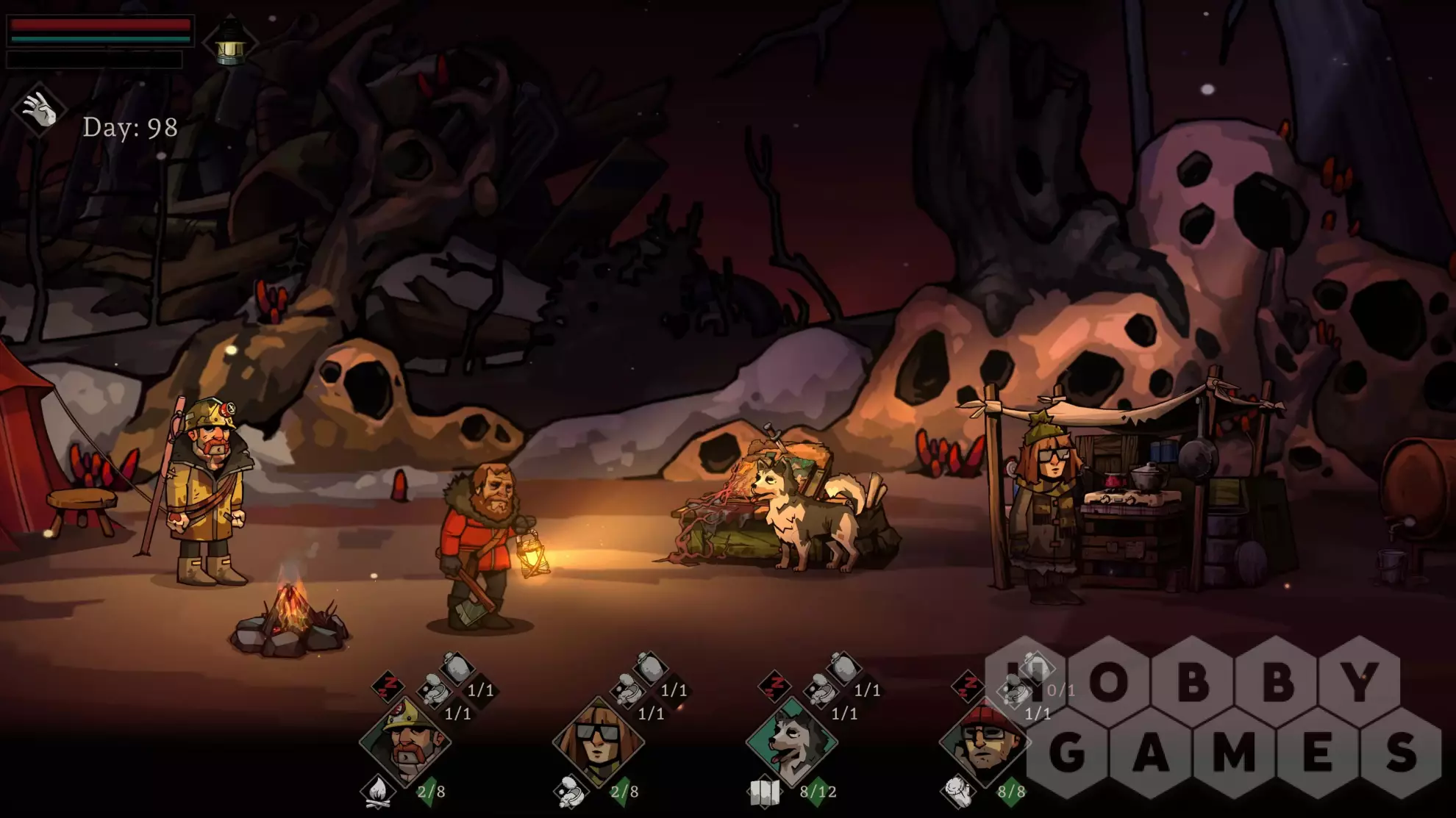Click the husky dog's food ration icon
Image resolution: width=1456 pixels, height=818 pixels.
[x=821, y=691]
